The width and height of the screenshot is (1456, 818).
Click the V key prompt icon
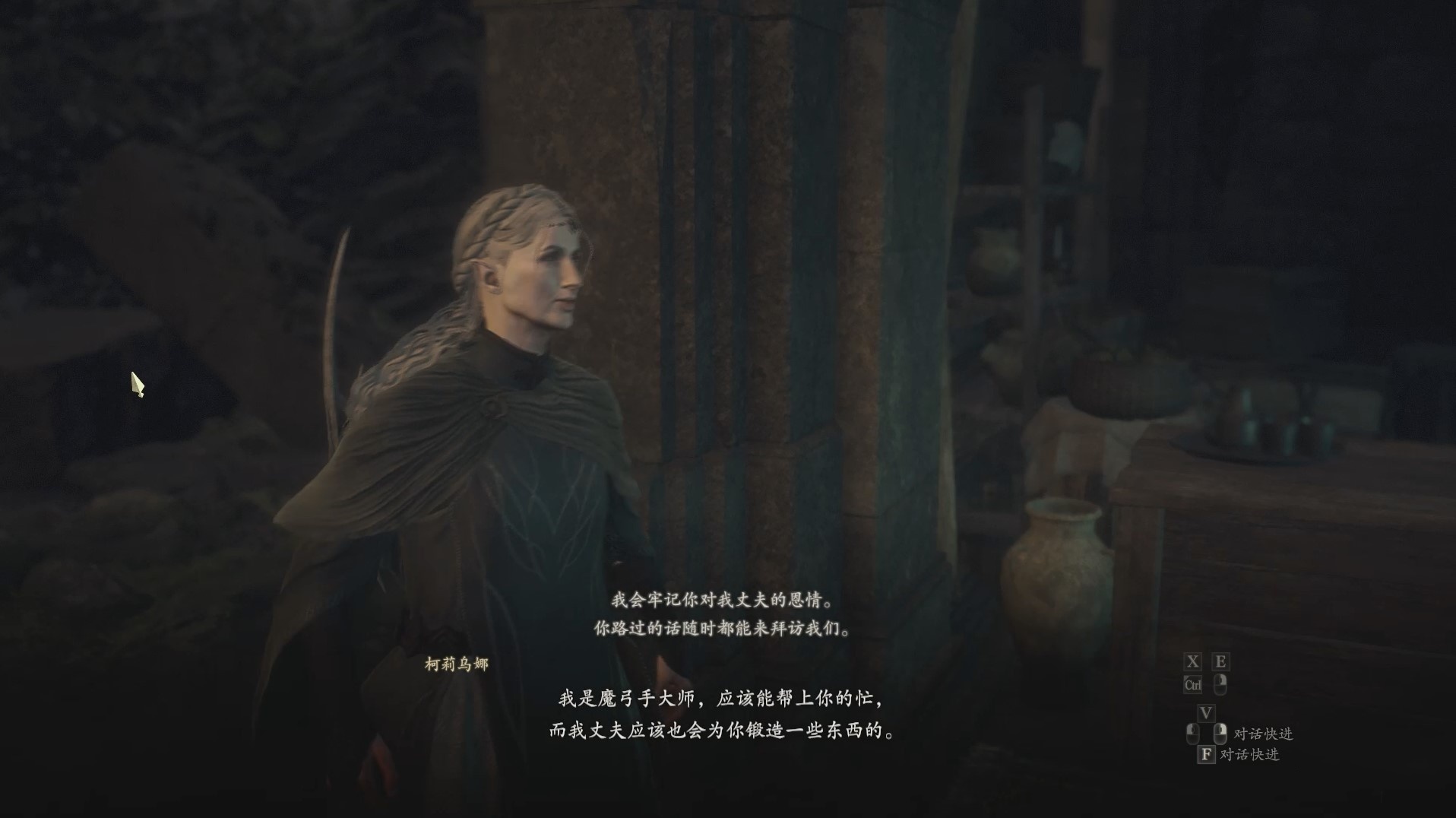(1207, 715)
